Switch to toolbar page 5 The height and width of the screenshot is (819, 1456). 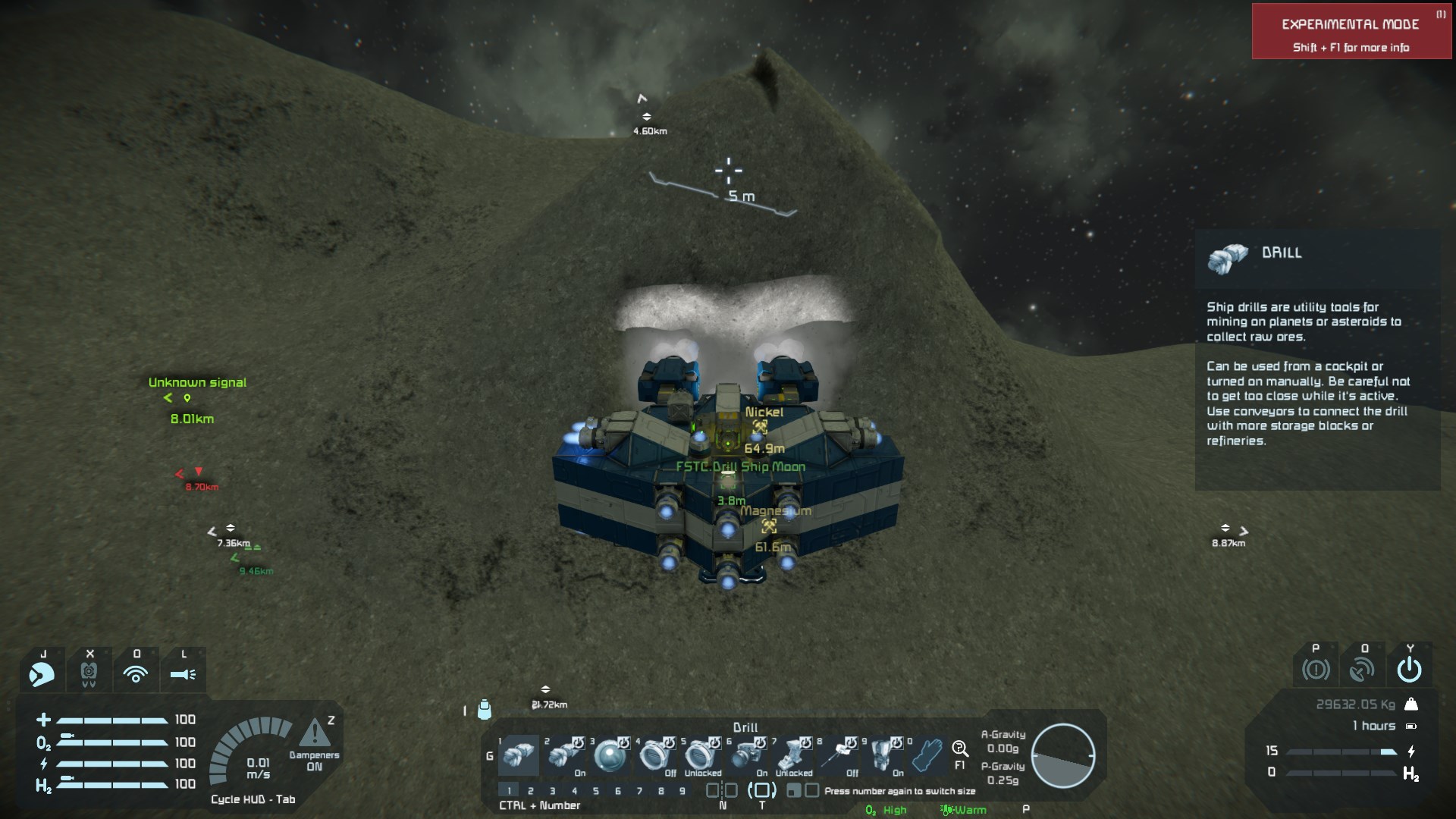596,791
